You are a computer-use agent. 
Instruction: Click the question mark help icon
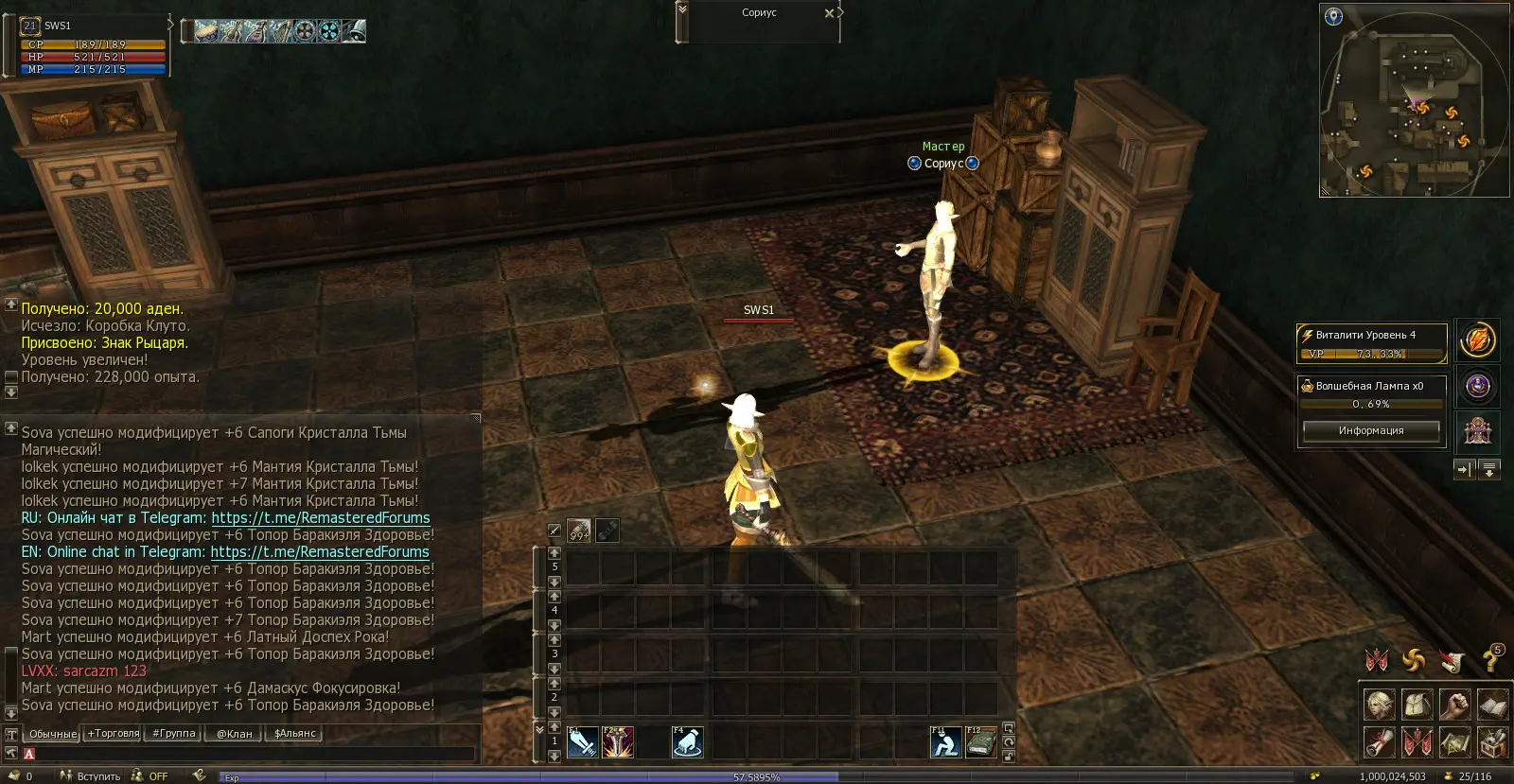pyautogui.click(x=1490, y=661)
